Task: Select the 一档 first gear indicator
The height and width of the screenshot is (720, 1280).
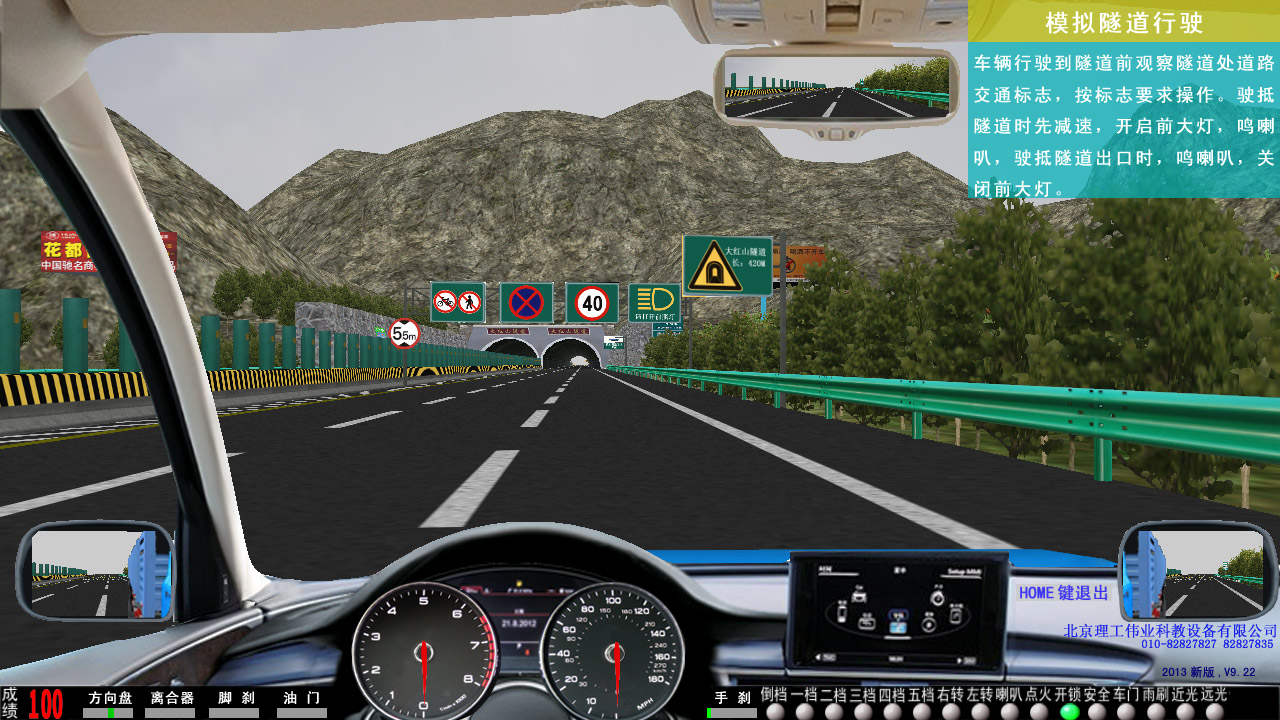Action: (804, 711)
